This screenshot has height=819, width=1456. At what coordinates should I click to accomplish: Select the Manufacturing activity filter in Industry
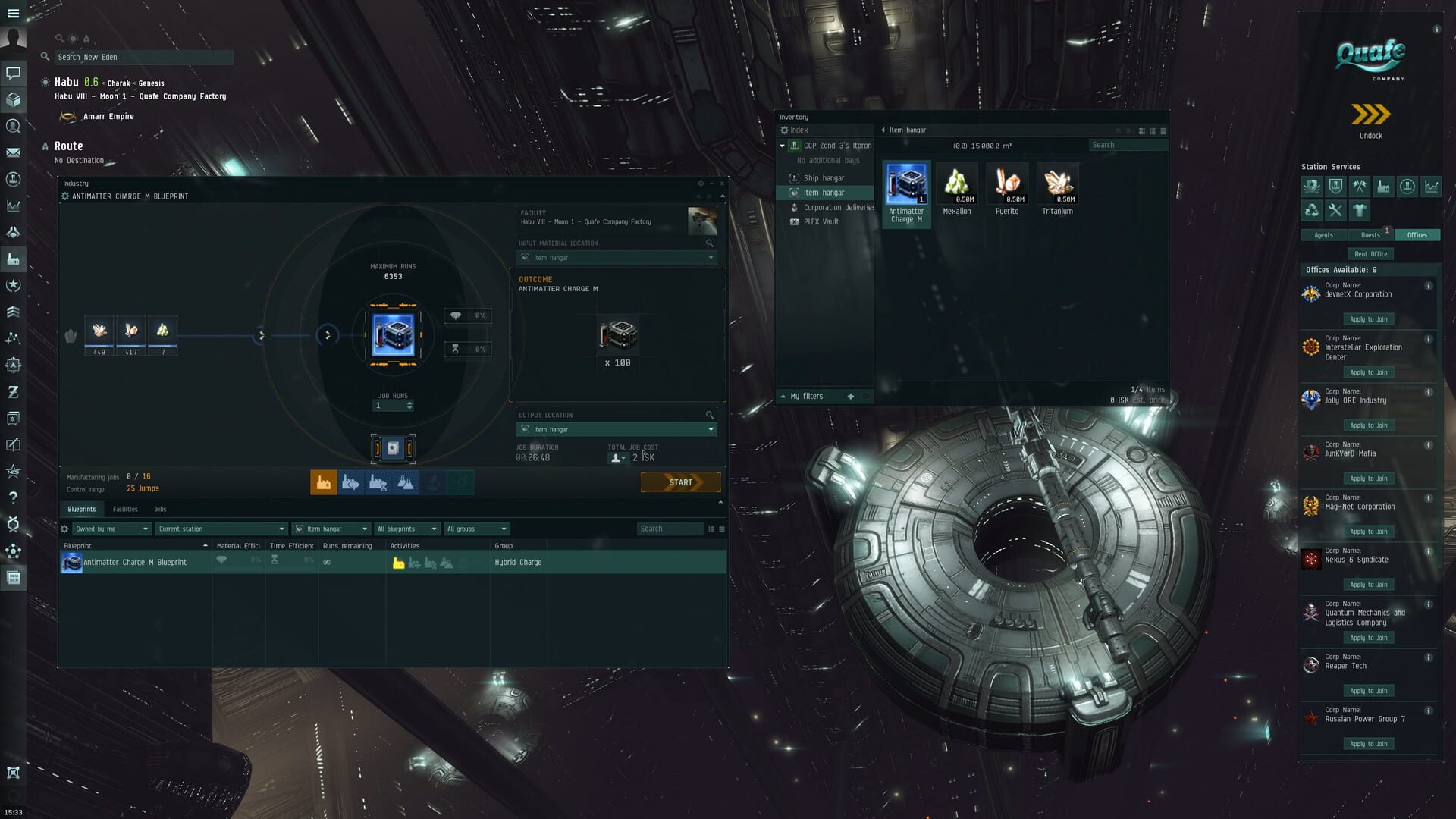click(324, 482)
